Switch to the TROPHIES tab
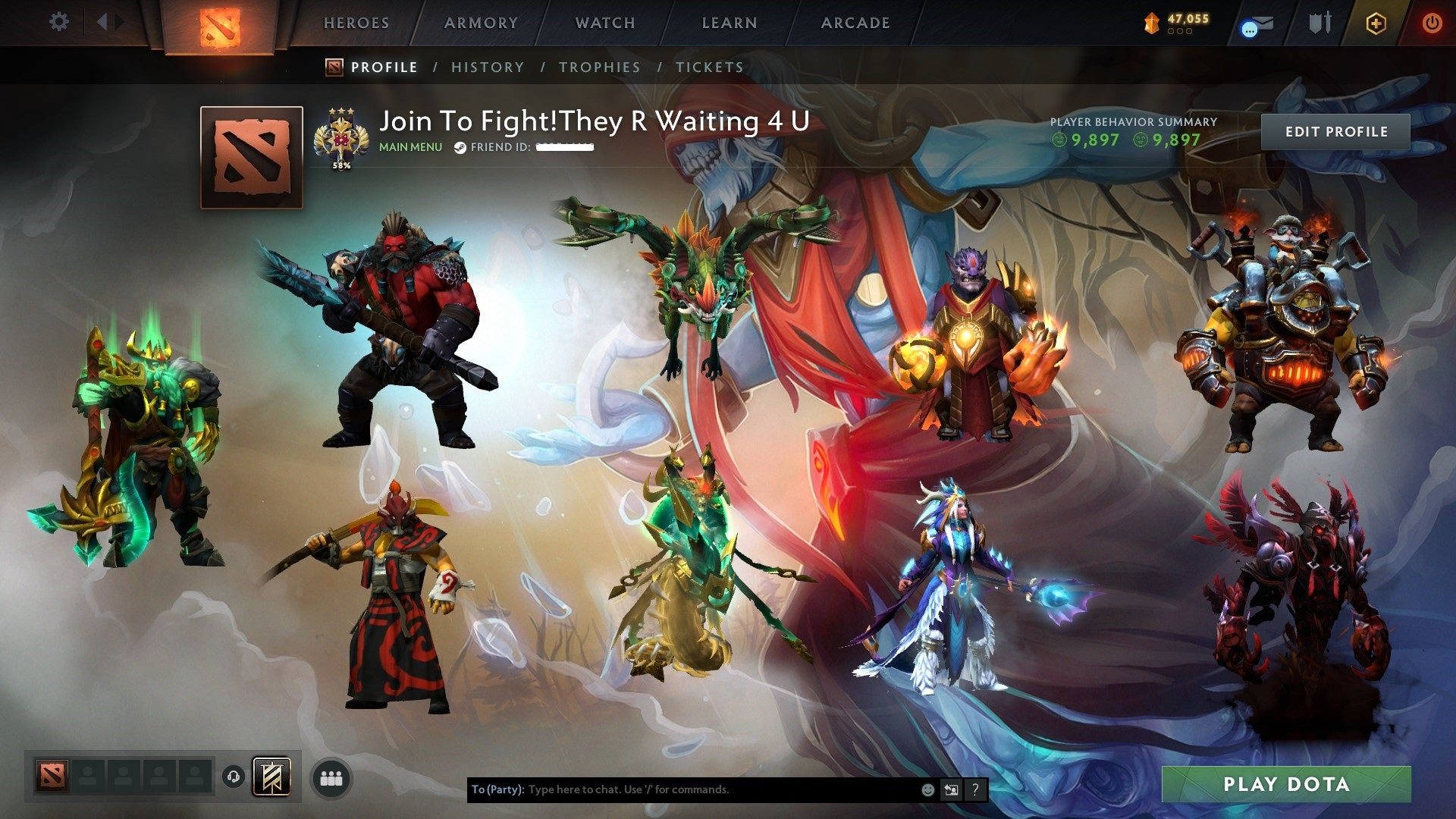Viewport: 1456px width, 819px height. tap(599, 67)
